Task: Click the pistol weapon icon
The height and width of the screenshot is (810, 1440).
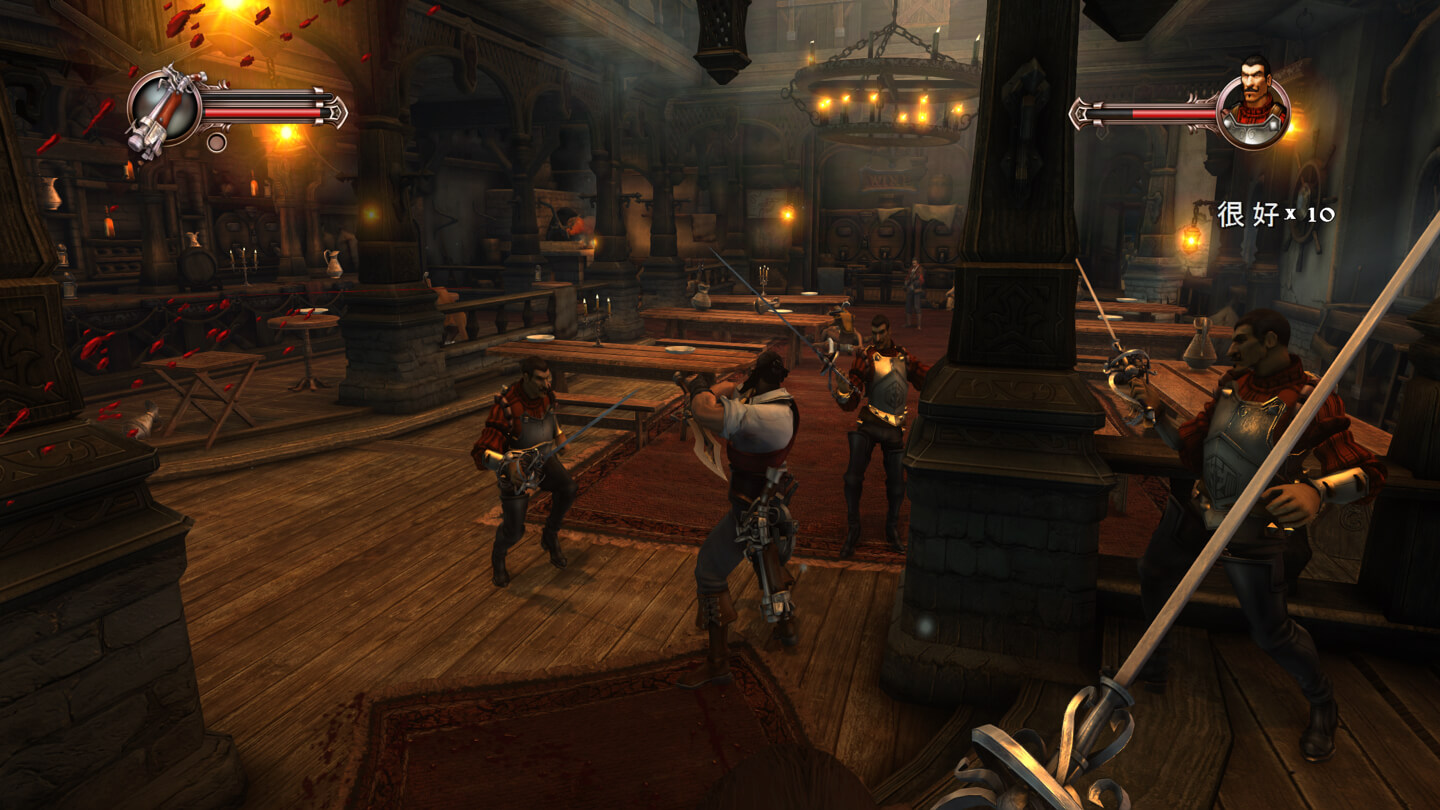Action: [x=165, y=108]
